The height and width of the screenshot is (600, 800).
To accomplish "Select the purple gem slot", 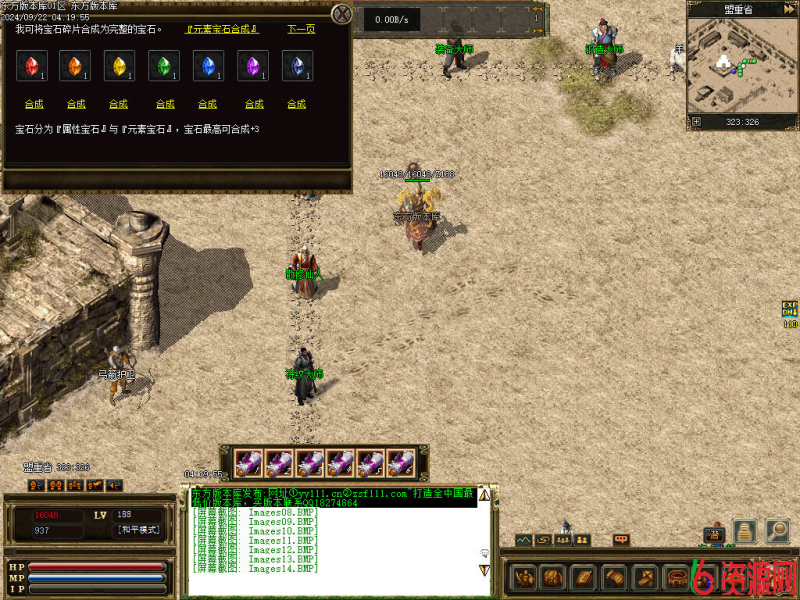I will pos(252,67).
